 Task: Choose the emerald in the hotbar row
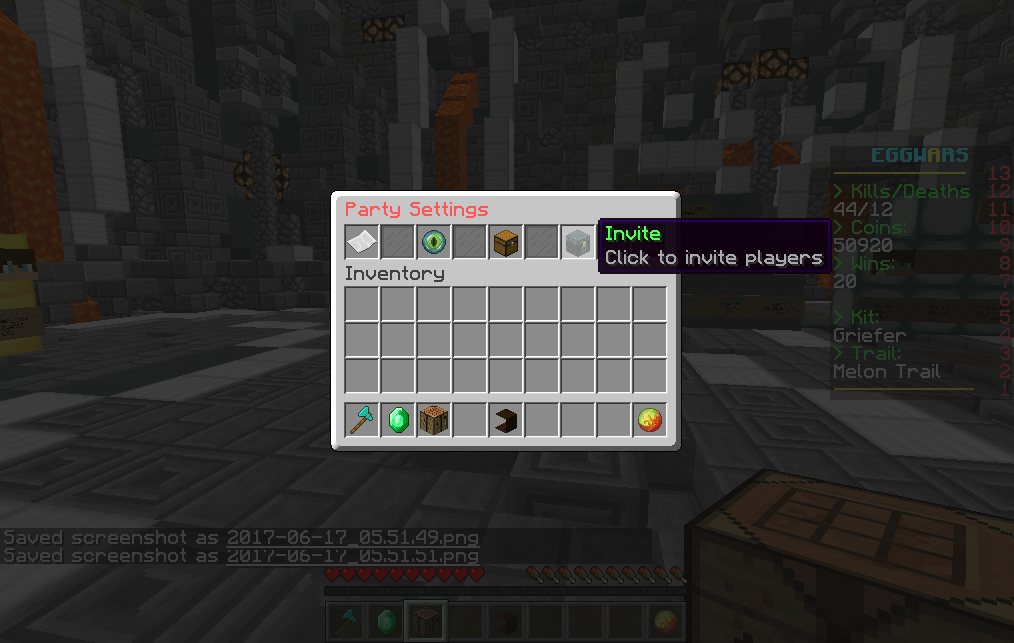[398, 420]
